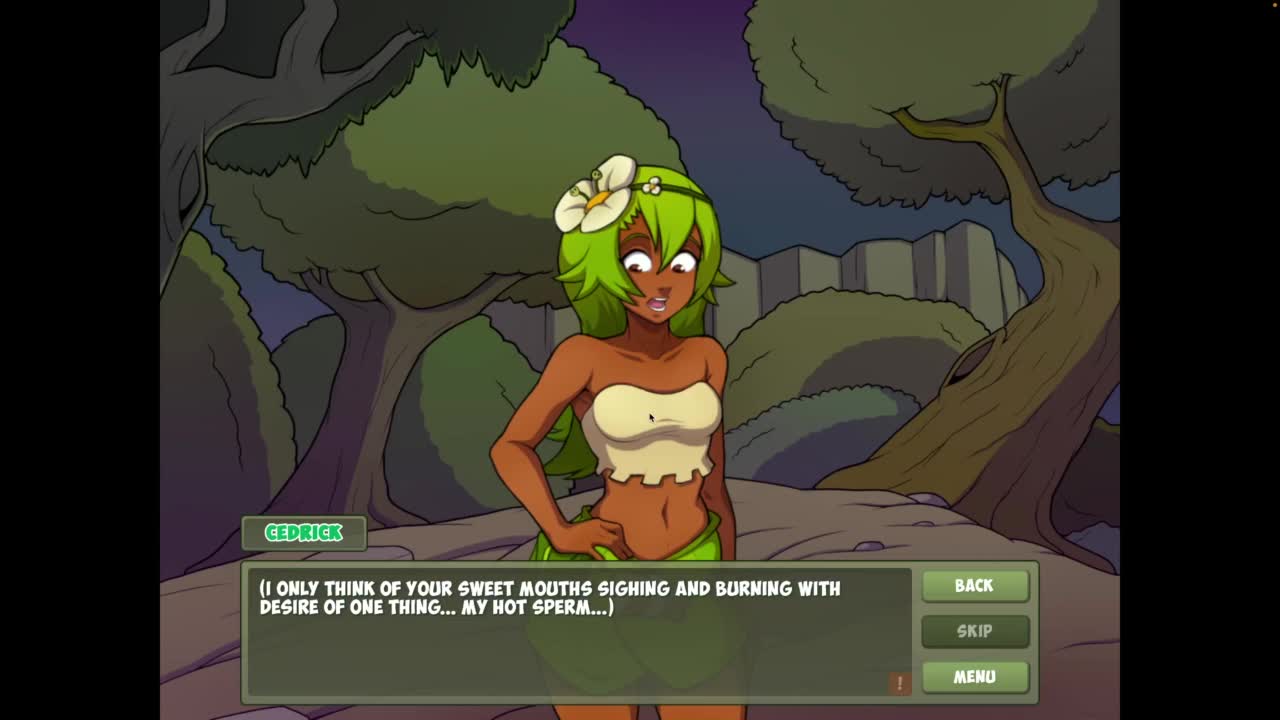Skip the dialogue with Skip button
Viewport: 1280px width, 720px height.
(x=974, y=631)
